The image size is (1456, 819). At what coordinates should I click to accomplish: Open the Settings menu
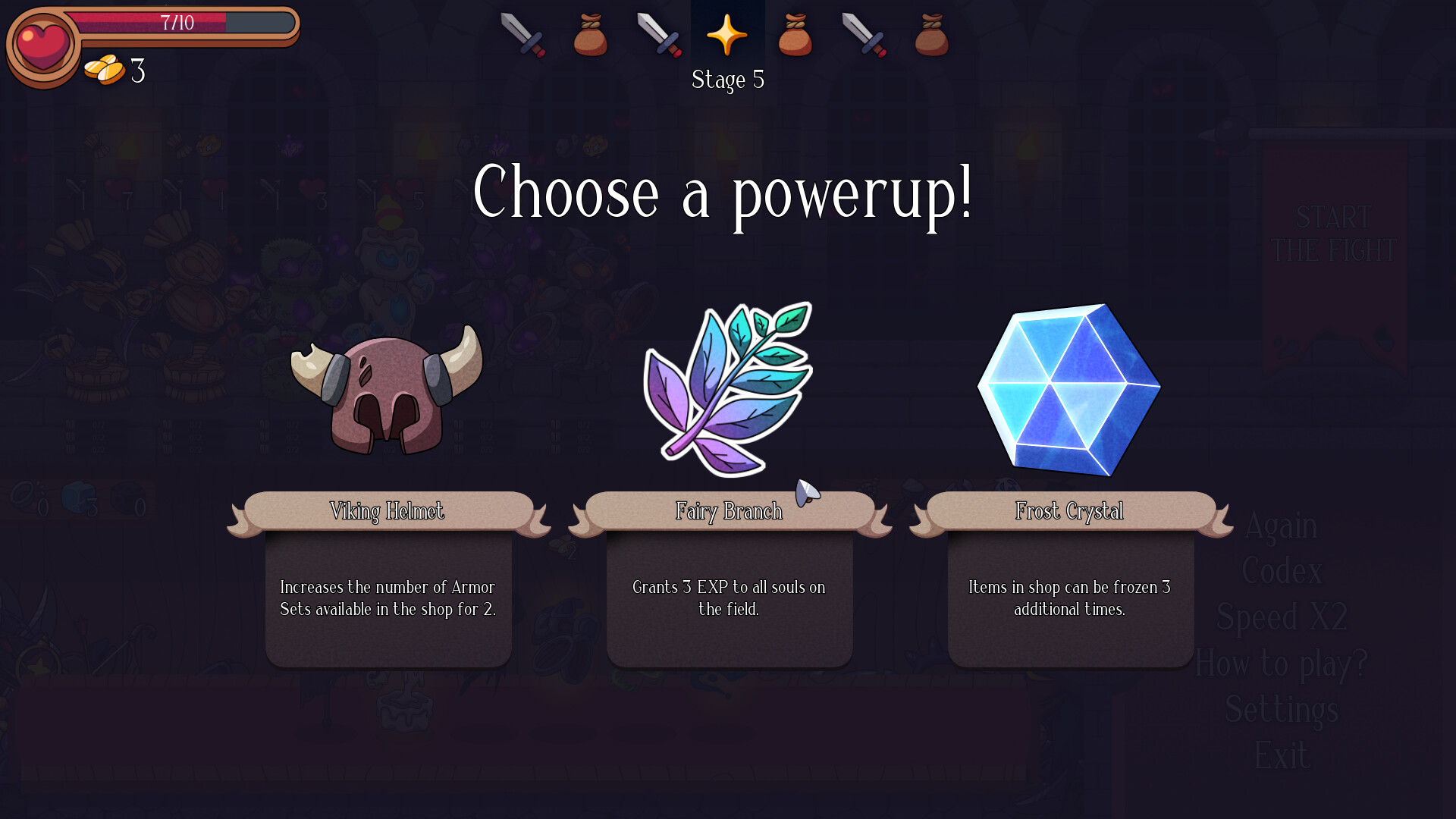(1283, 709)
